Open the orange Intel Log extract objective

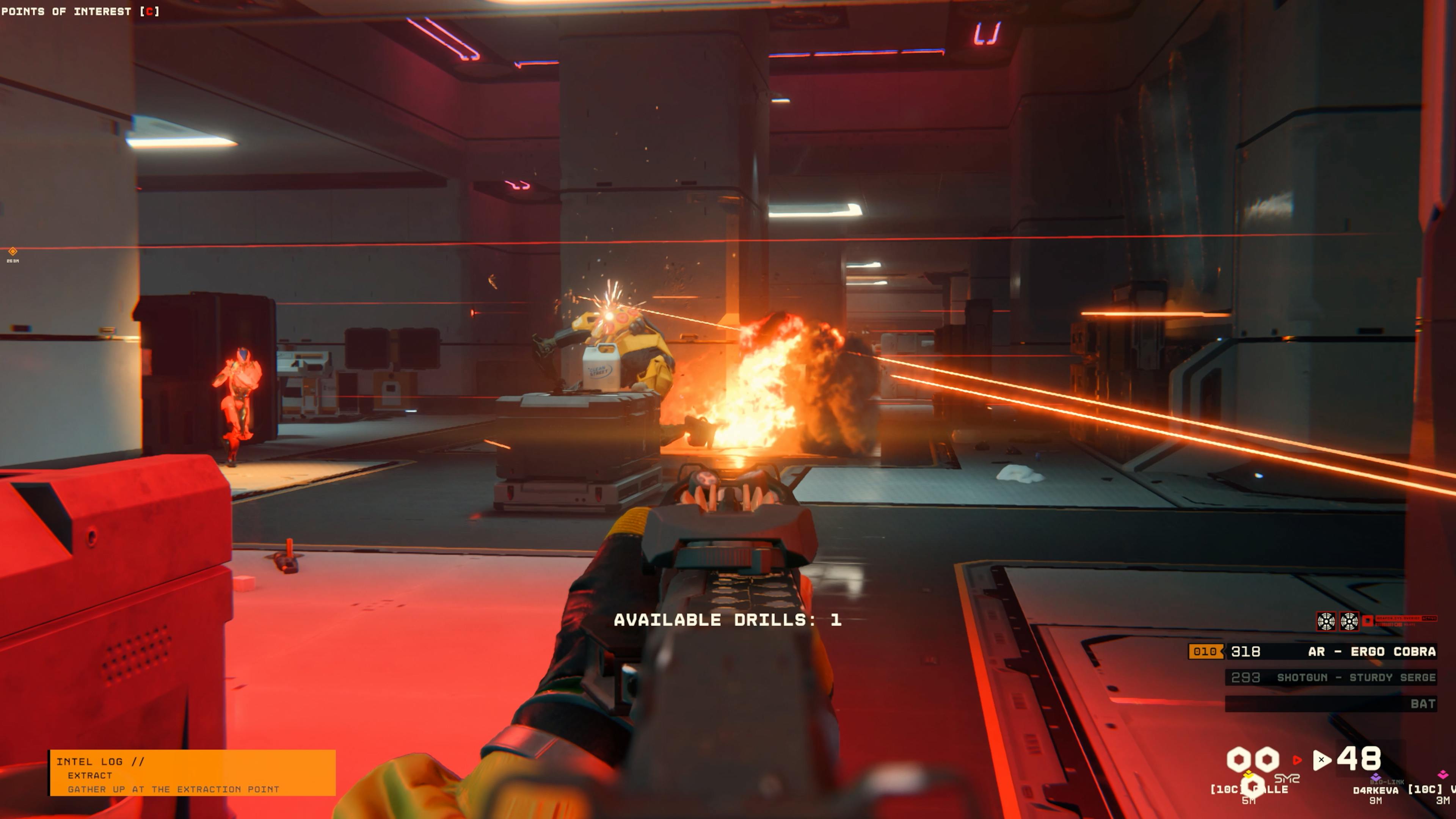click(x=192, y=773)
